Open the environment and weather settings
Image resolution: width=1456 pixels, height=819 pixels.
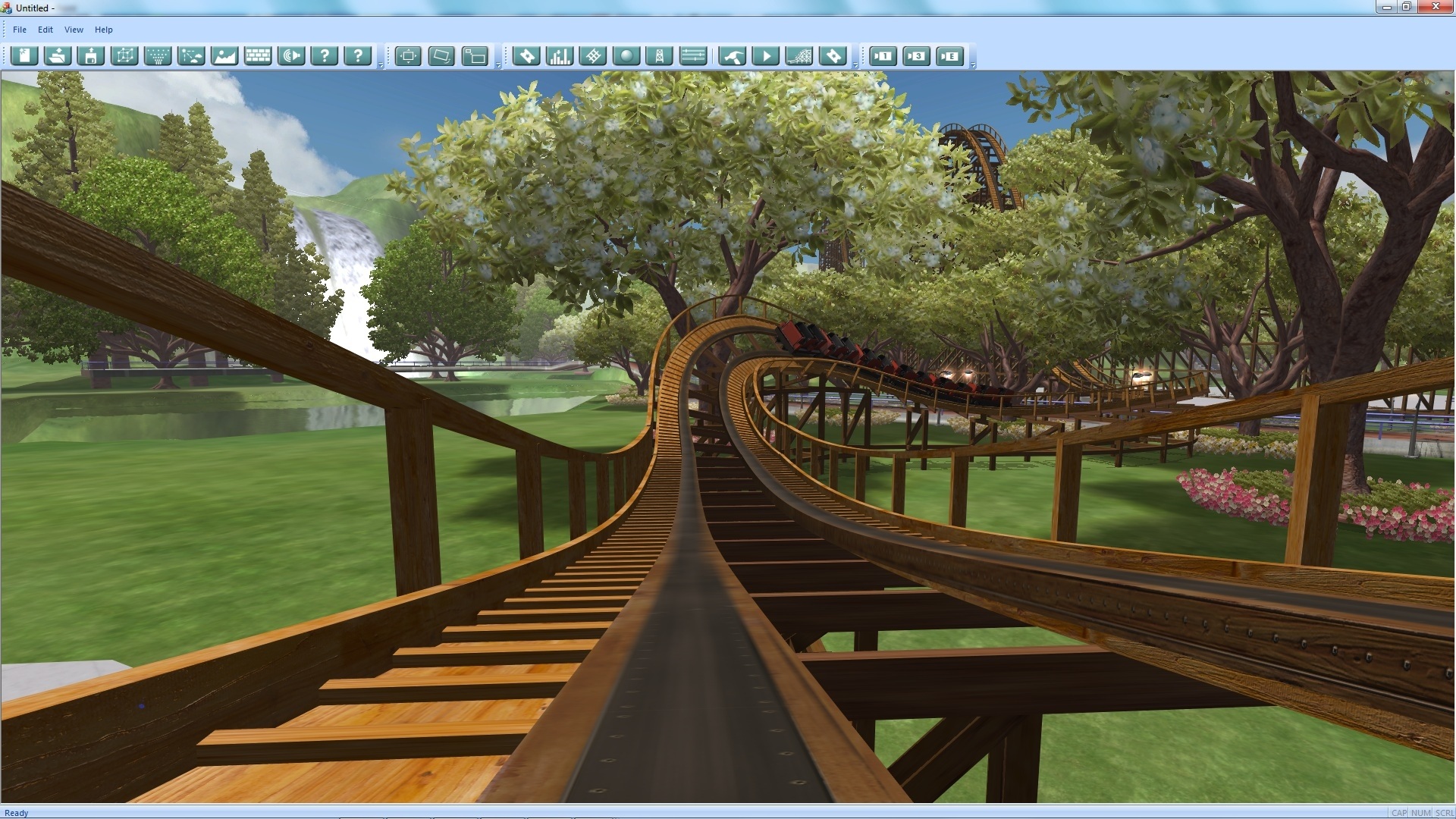[x=191, y=55]
